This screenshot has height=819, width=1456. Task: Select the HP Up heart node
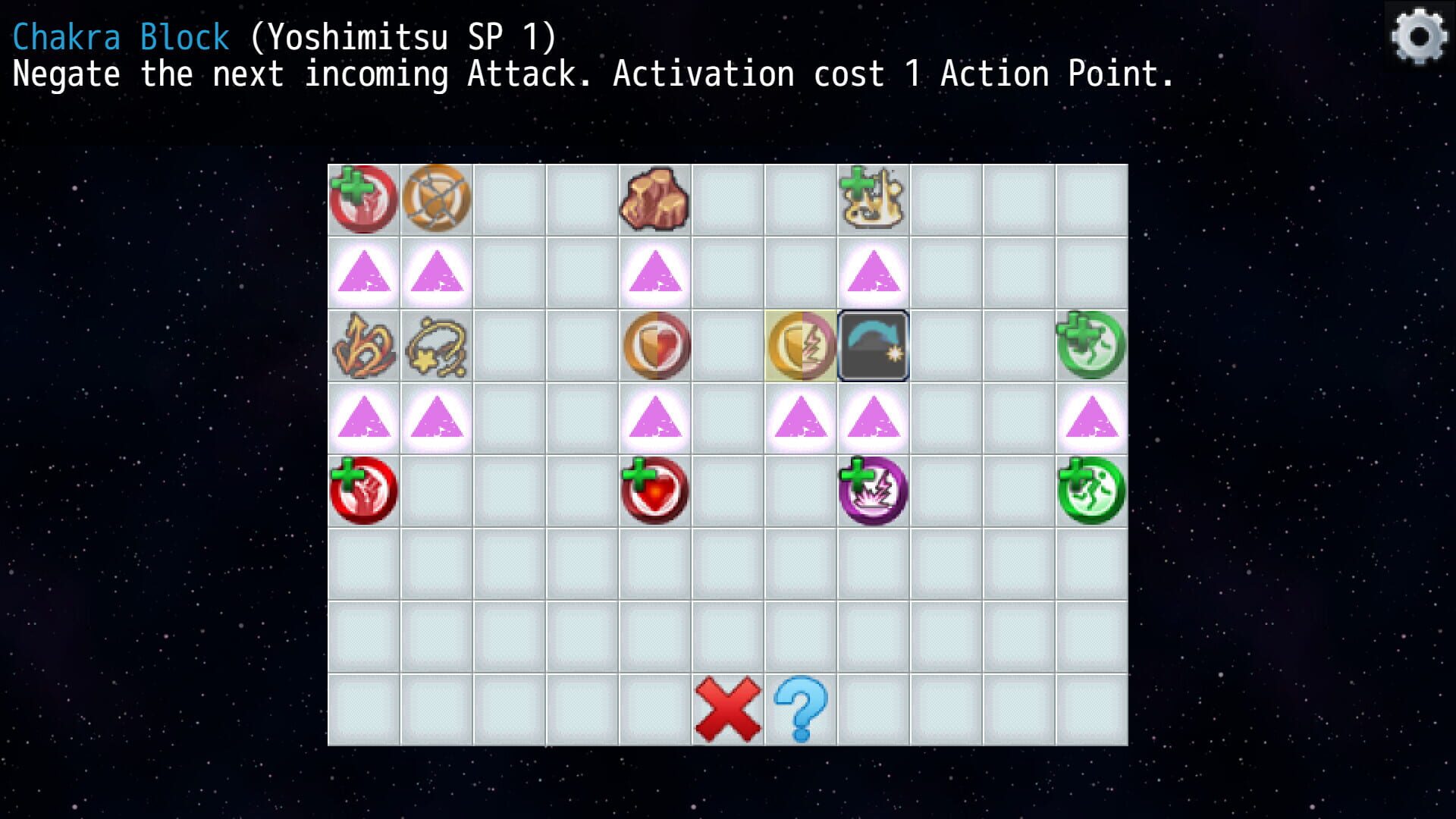point(655,491)
